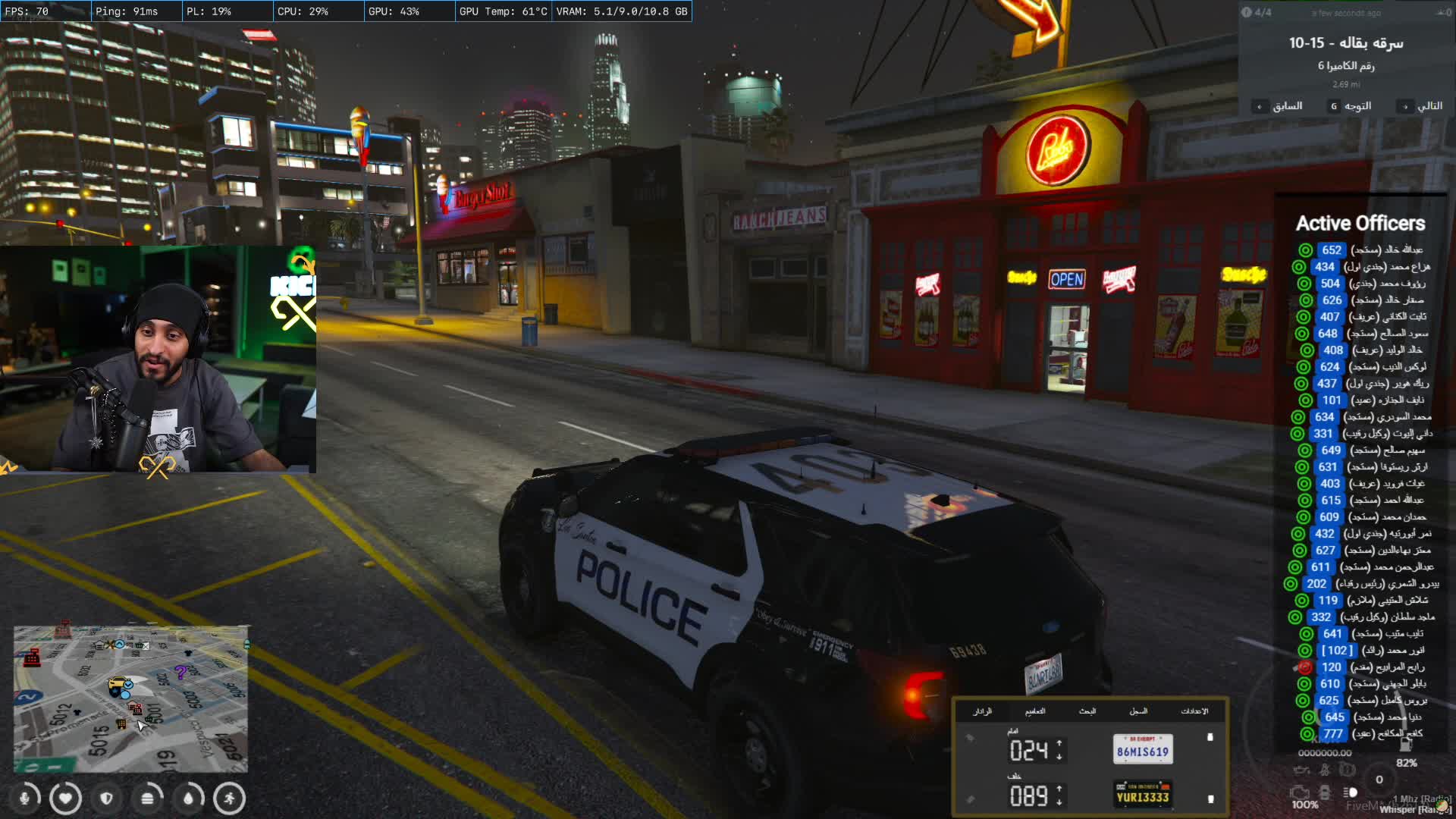The height and width of the screenshot is (819, 1456).
Task: Decrease front radar speed with down arrow
Action: (x=1059, y=757)
